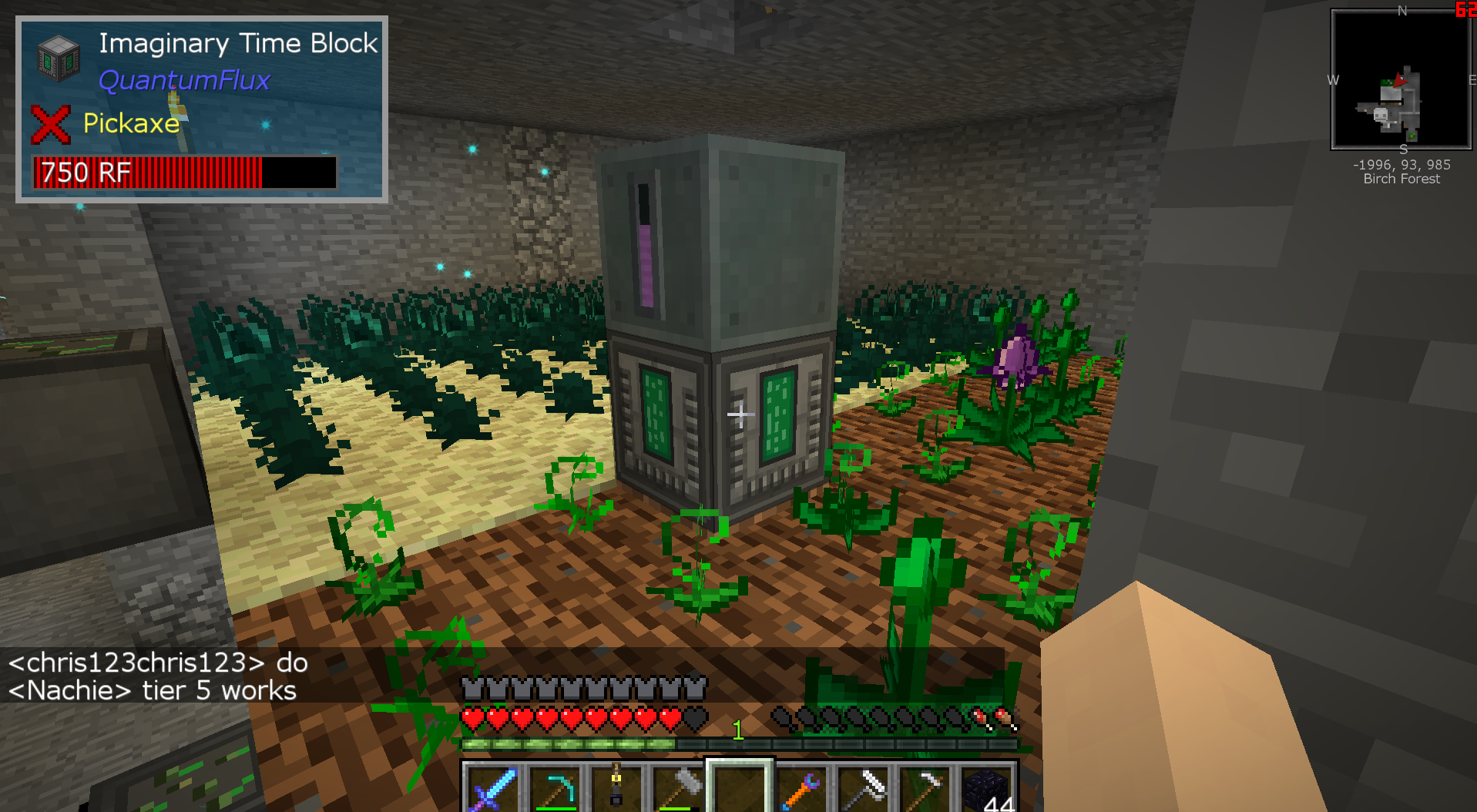
Task: Click the chat message from Nachie
Action: (x=153, y=690)
